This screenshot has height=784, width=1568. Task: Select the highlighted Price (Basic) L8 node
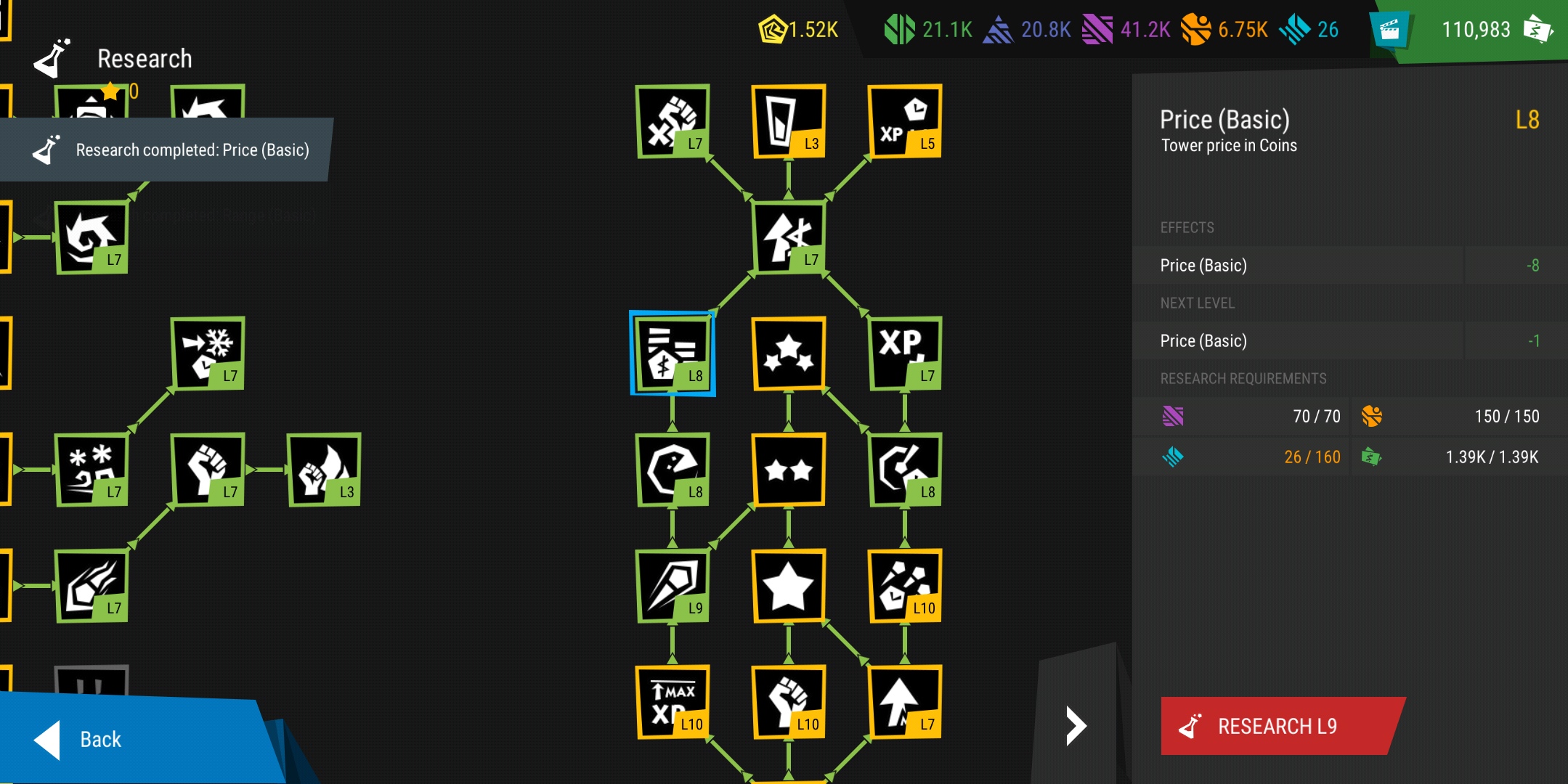[x=673, y=354]
